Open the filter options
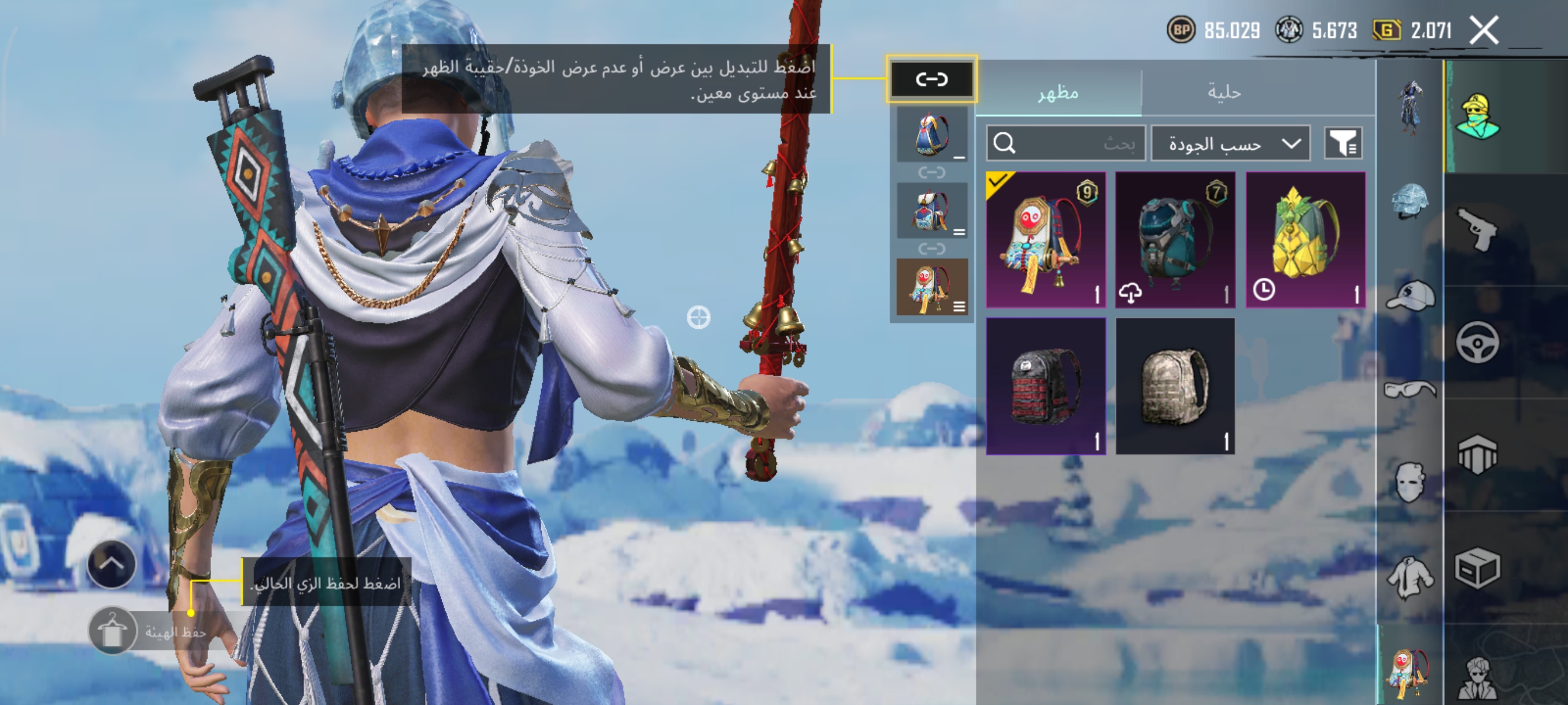Screen dimensions: 1568x705 point(1343,143)
